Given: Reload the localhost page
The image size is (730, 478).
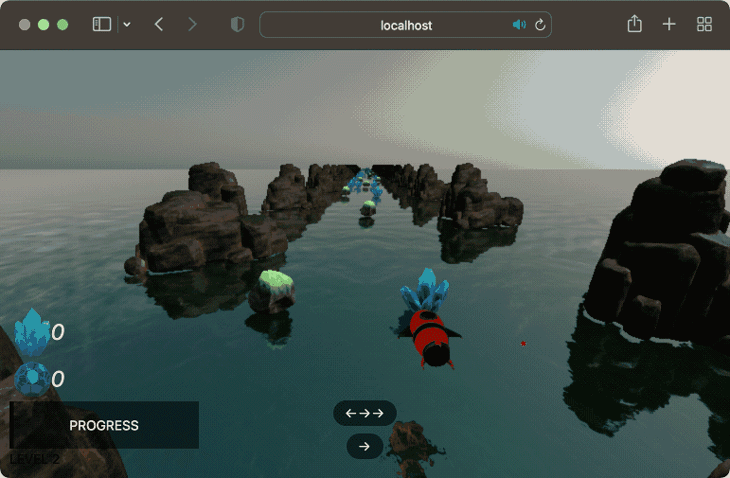Looking at the screenshot, I should (x=541, y=25).
